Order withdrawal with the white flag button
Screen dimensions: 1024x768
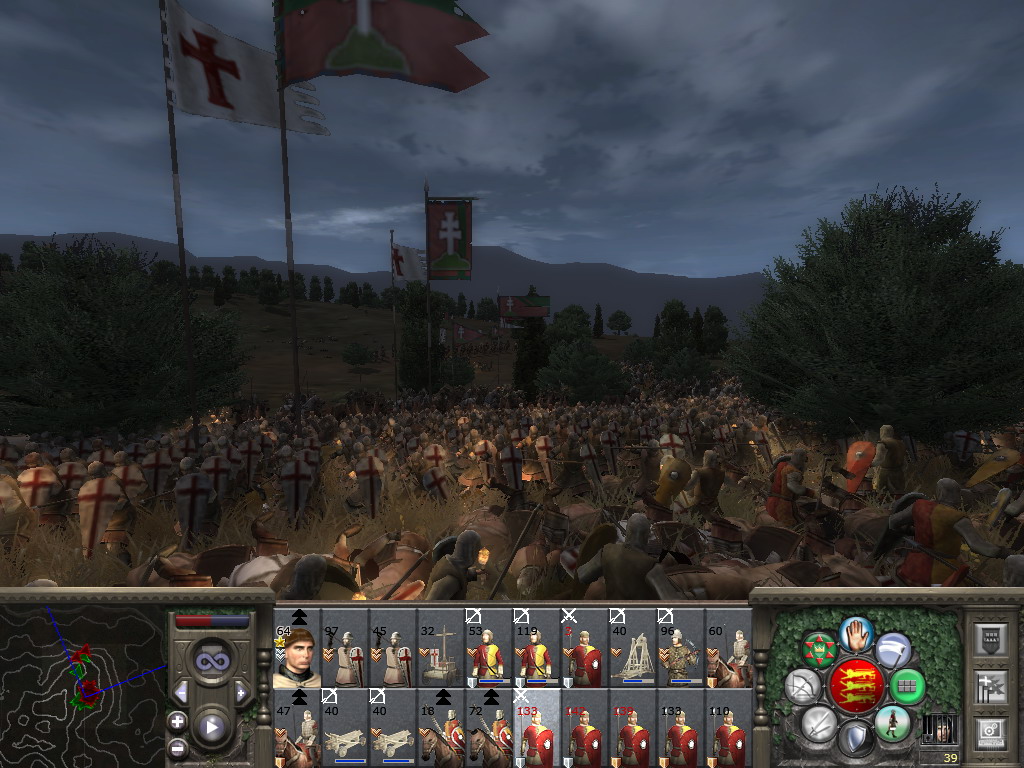(x=893, y=650)
